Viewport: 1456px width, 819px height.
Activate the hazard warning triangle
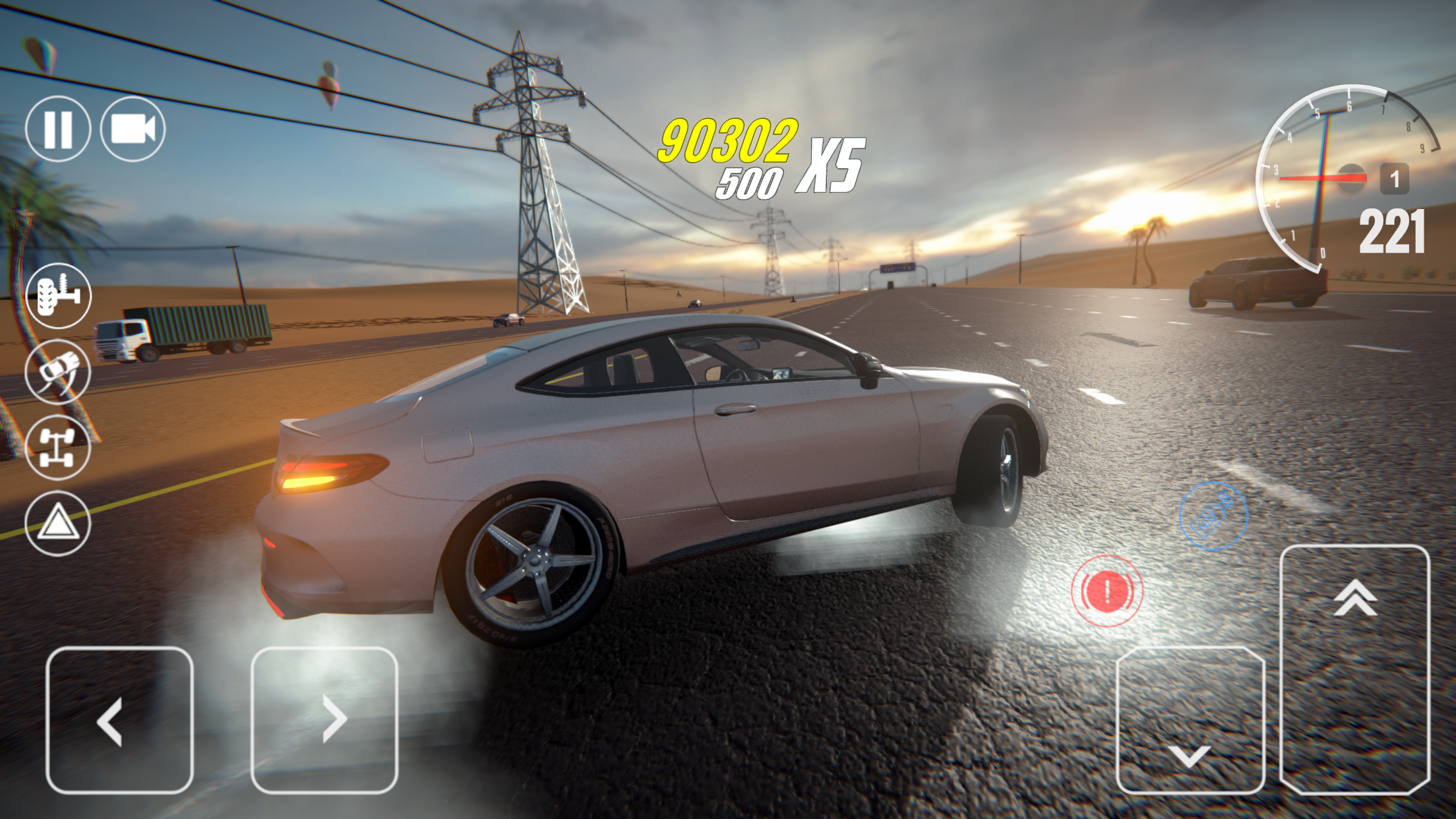(x=58, y=521)
